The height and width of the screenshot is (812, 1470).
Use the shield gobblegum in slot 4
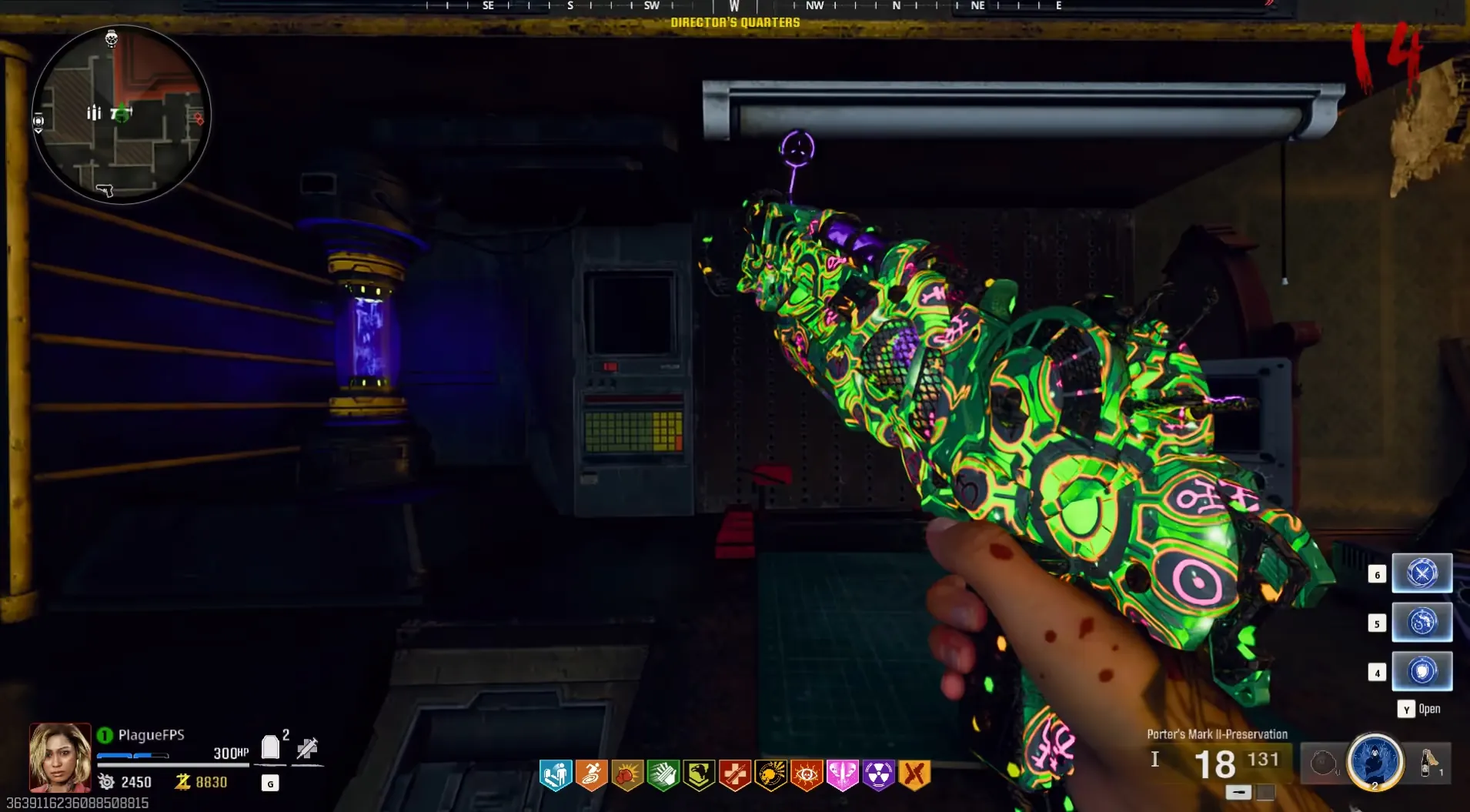coord(1422,672)
